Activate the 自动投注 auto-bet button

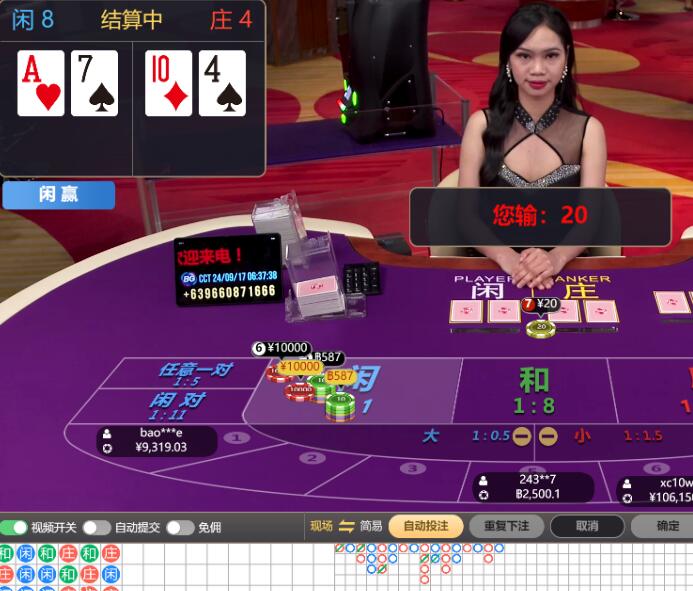[425, 526]
